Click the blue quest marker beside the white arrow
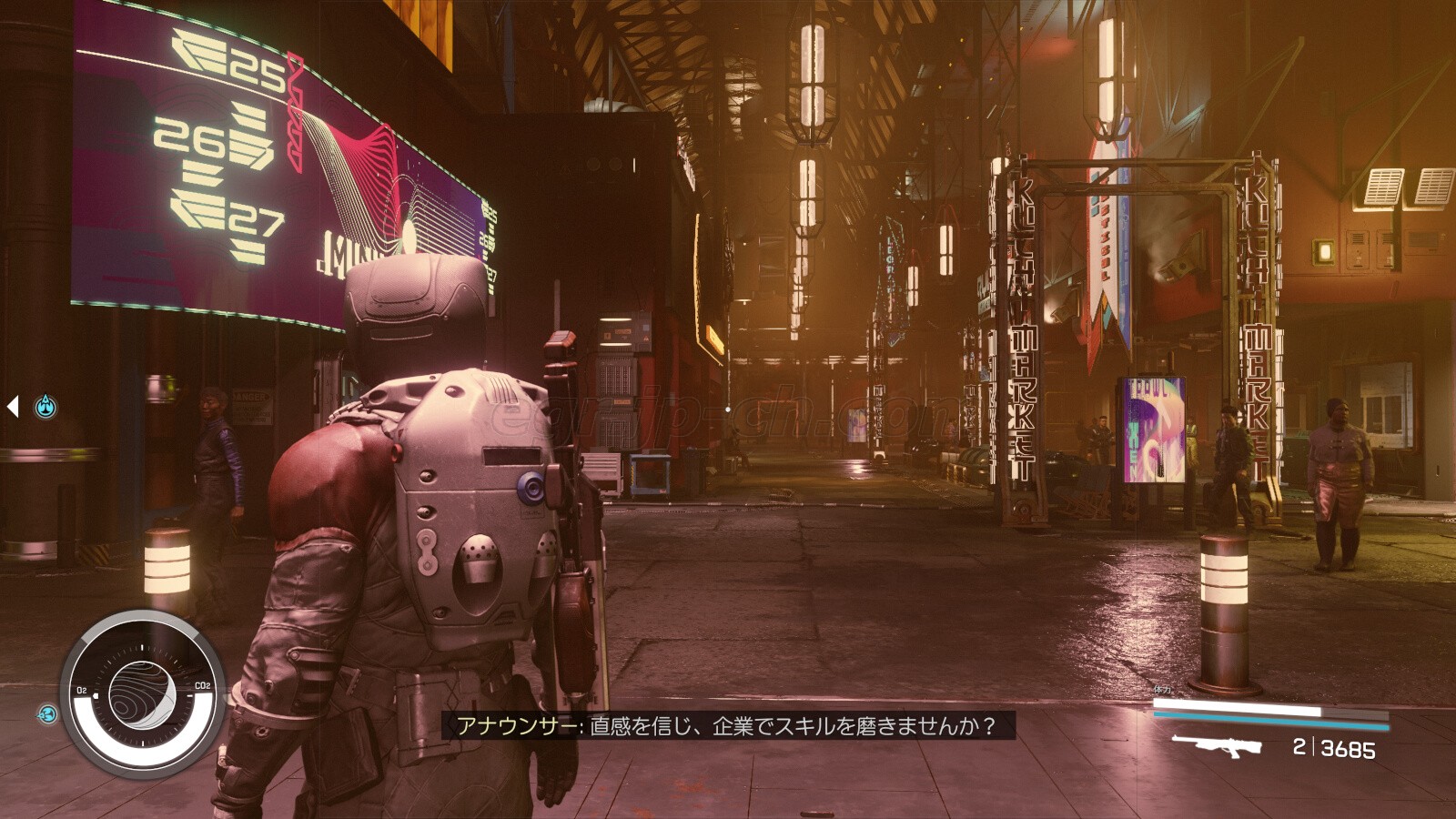The image size is (1456, 819). coord(45,407)
